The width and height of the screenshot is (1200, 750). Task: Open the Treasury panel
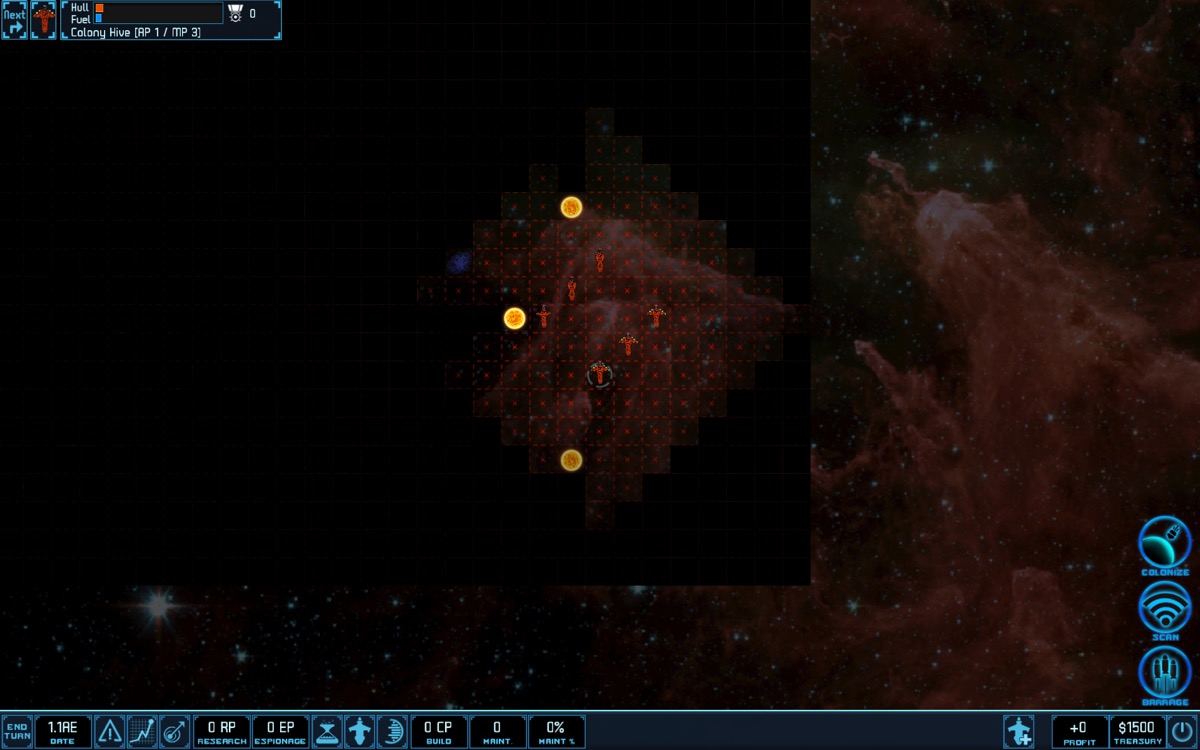[x=1136, y=732]
